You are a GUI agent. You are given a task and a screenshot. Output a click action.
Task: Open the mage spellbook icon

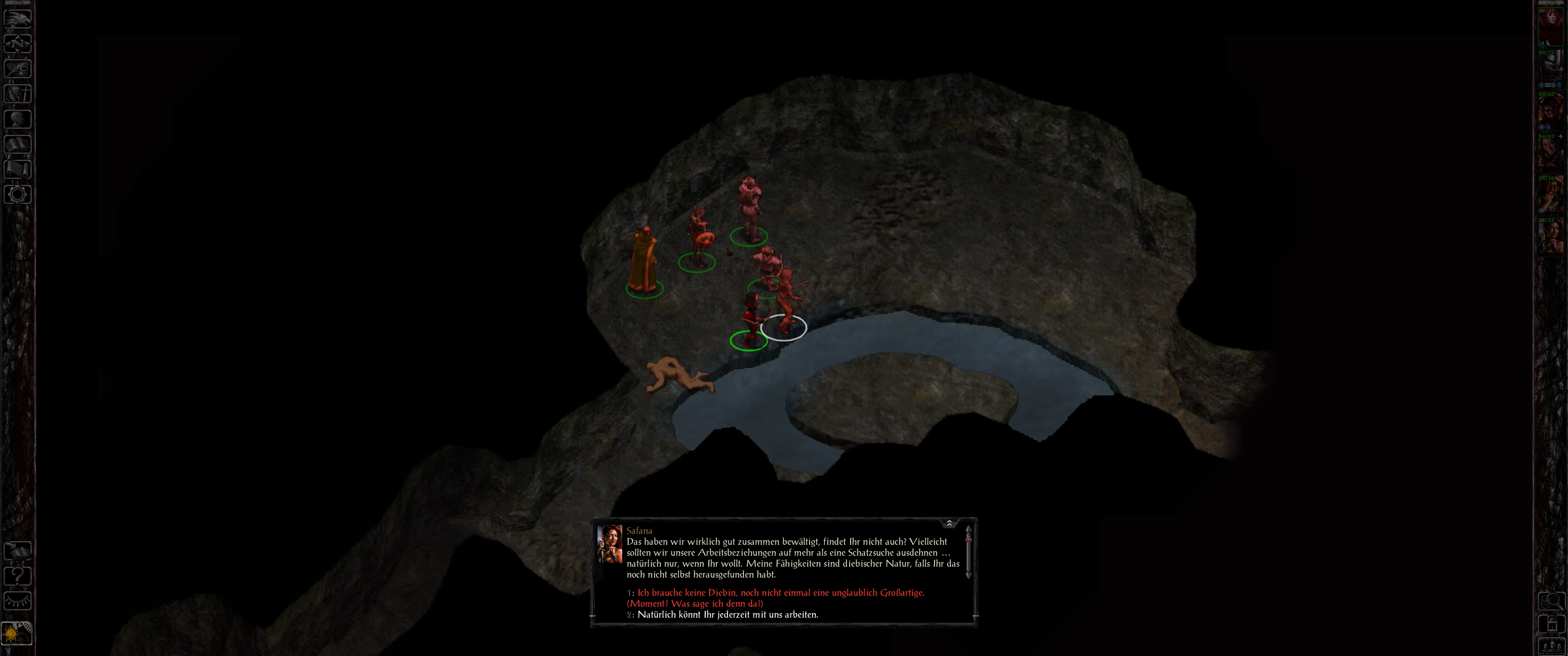pos(18,144)
